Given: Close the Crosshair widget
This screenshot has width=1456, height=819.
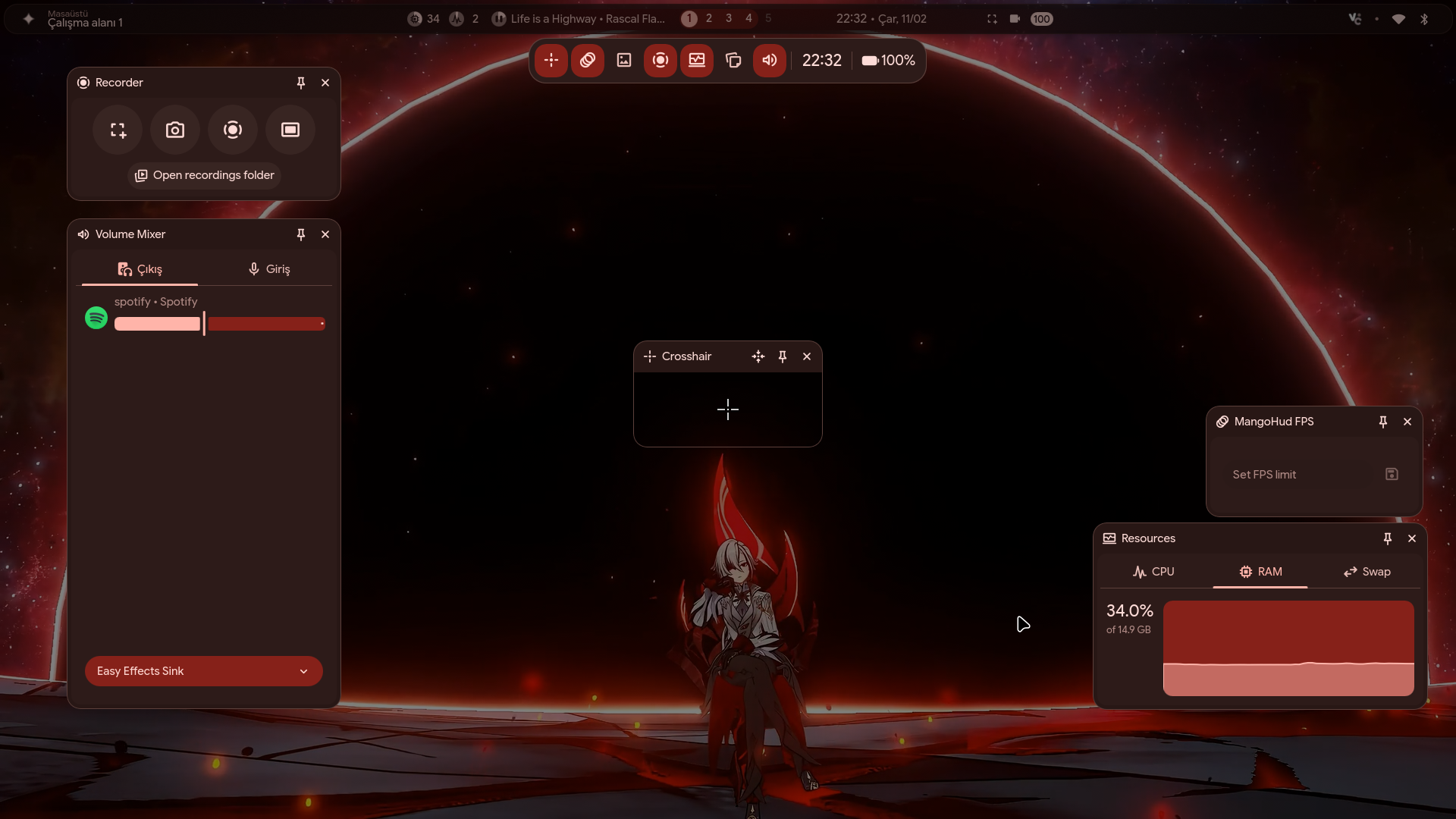Looking at the screenshot, I should [x=807, y=356].
